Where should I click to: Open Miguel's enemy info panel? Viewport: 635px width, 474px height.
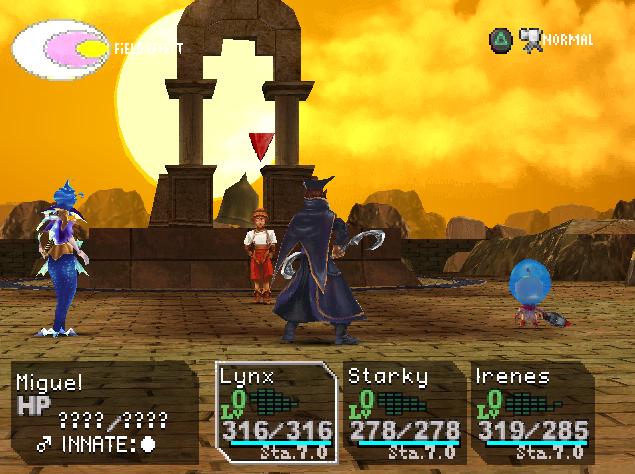point(104,410)
